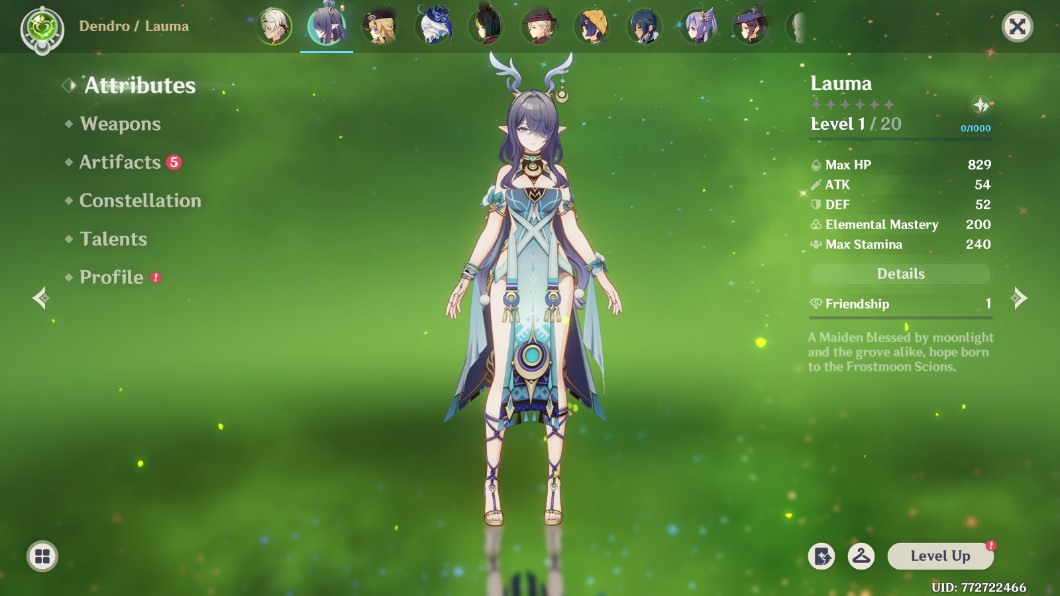The width and height of the screenshot is (1060, 596).
Task: Pick the lilac twin-tailed character portrait
Action: tap(698, 27)
